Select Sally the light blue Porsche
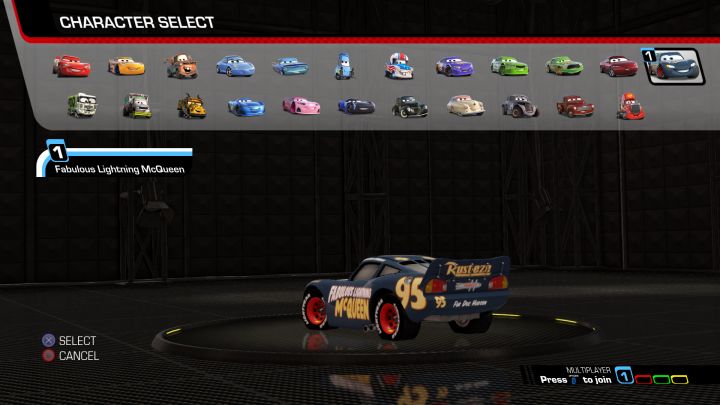Image resolution: width=720 pixels, height=405 pixels. pyautogui.click(x=236, y=66)
